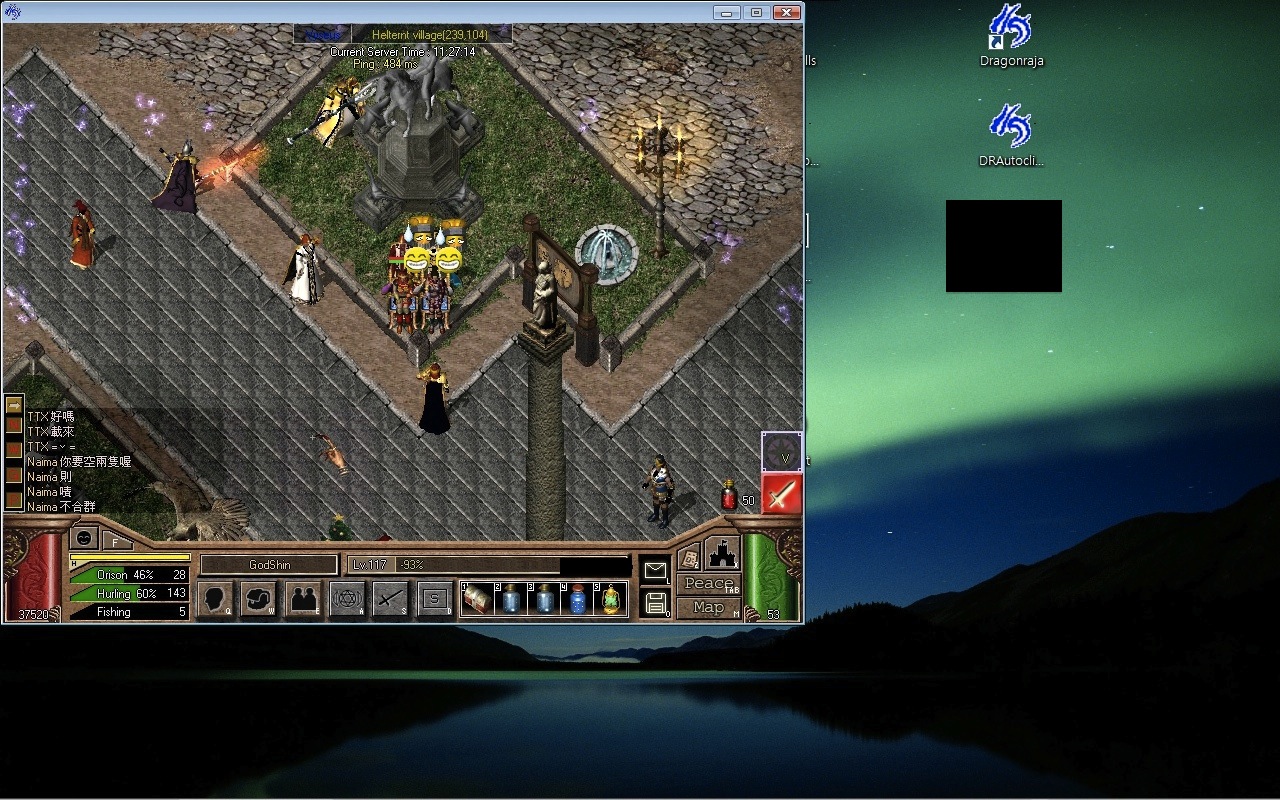Open the head silhouette character icon
Screen dimensions: 1280x800
[215, 598]
